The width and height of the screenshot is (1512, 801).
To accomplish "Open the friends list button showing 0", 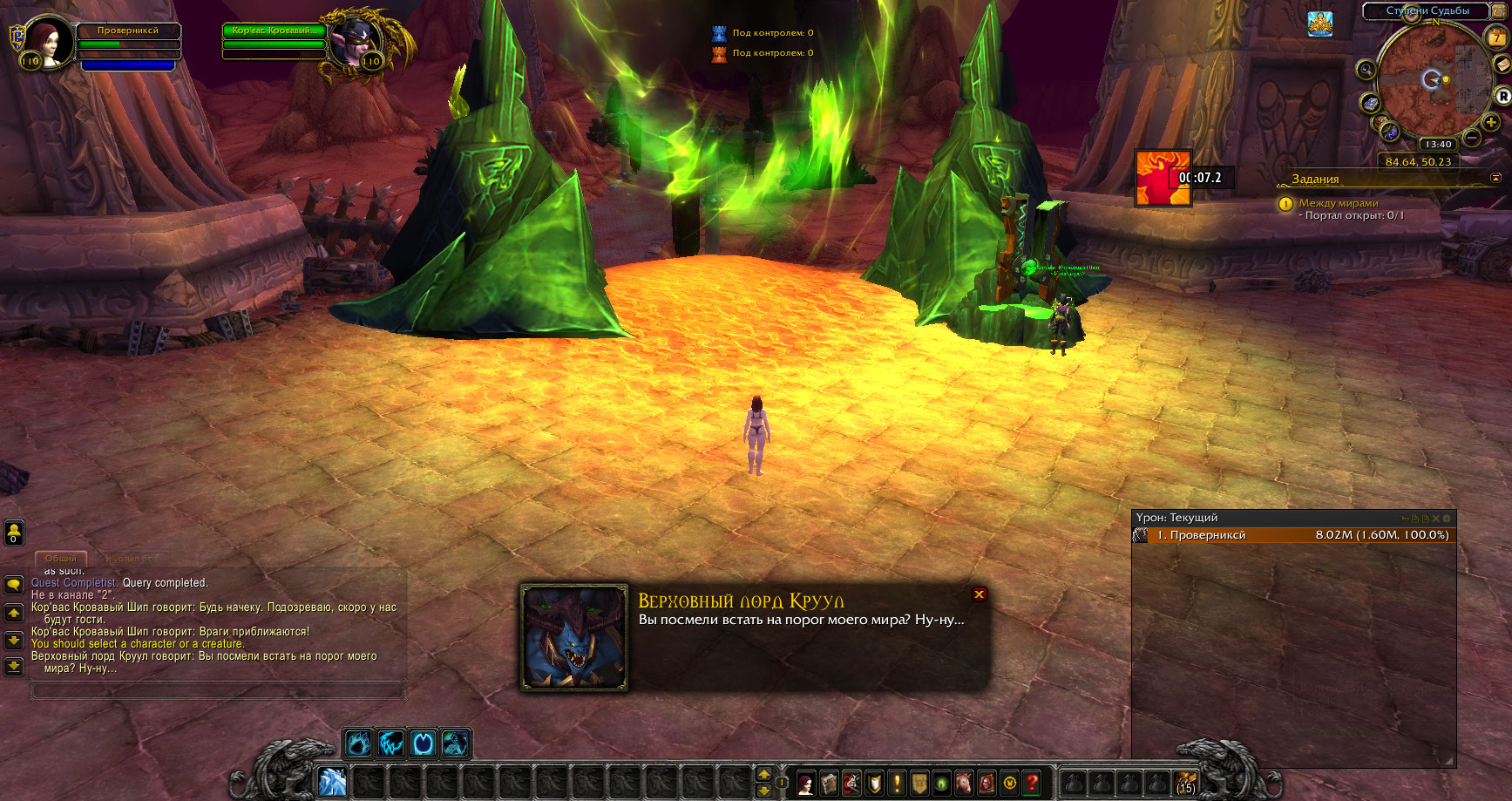I will point(14,532).
